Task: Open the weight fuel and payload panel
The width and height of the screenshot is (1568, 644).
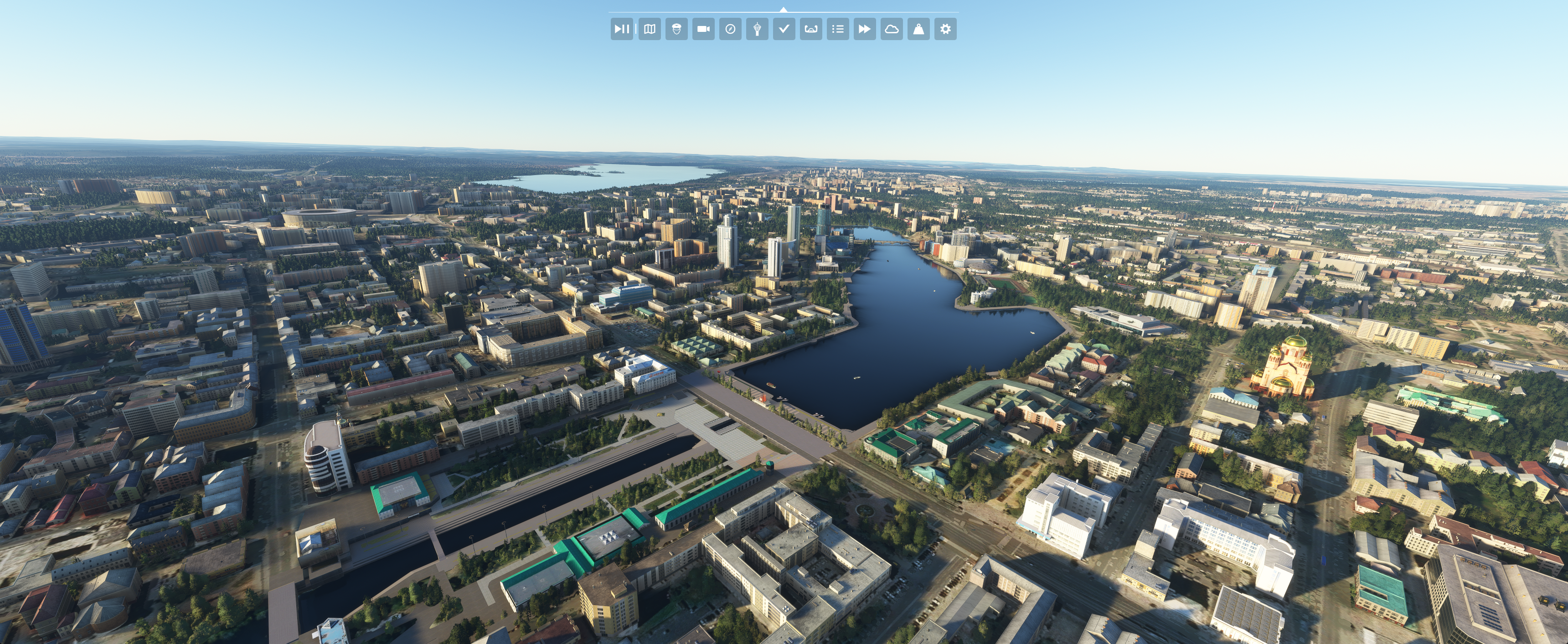Action: [918, 29]
